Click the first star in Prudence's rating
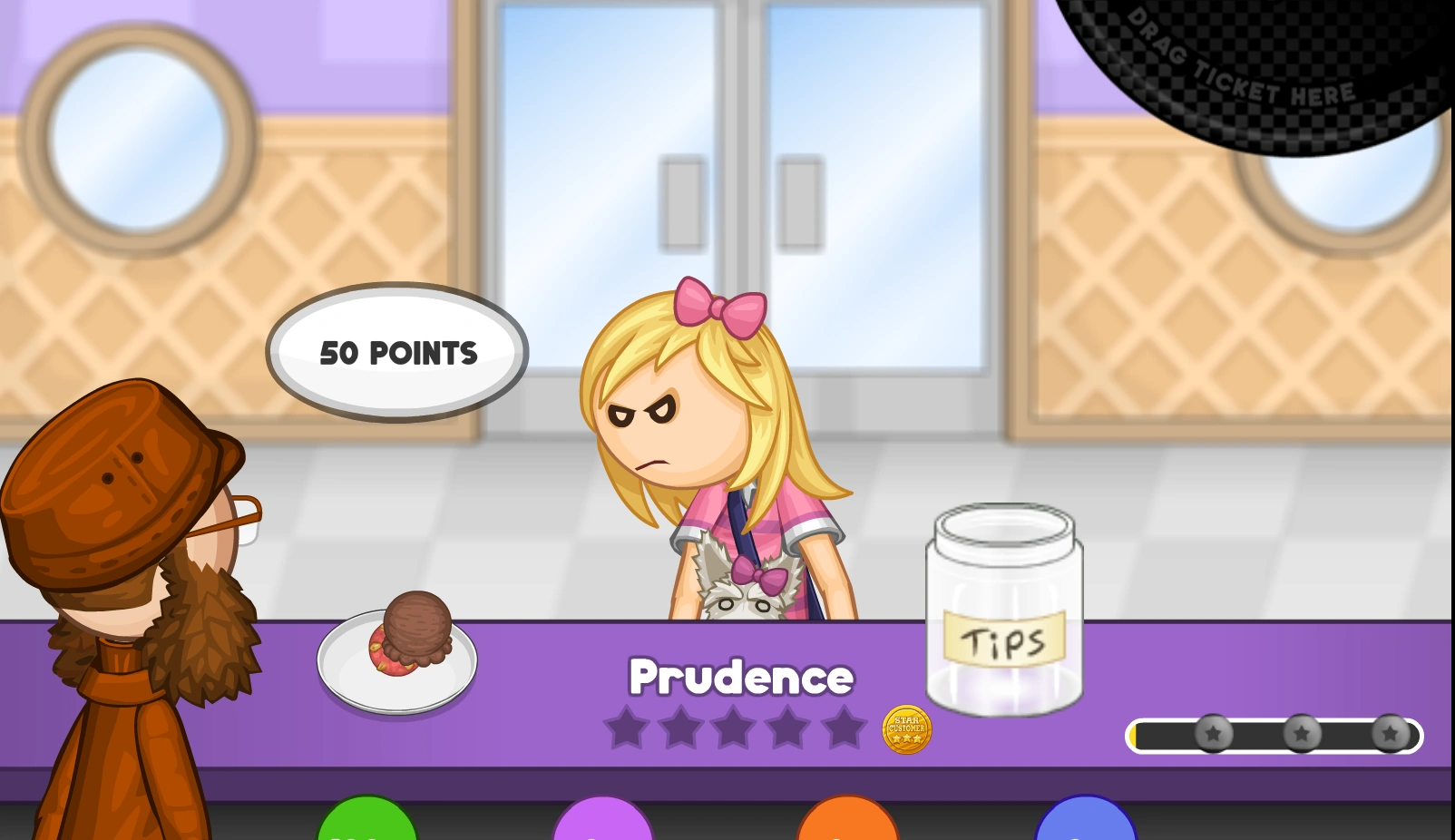The width and height of the screenshot is (1455, 840). (628, 728)
